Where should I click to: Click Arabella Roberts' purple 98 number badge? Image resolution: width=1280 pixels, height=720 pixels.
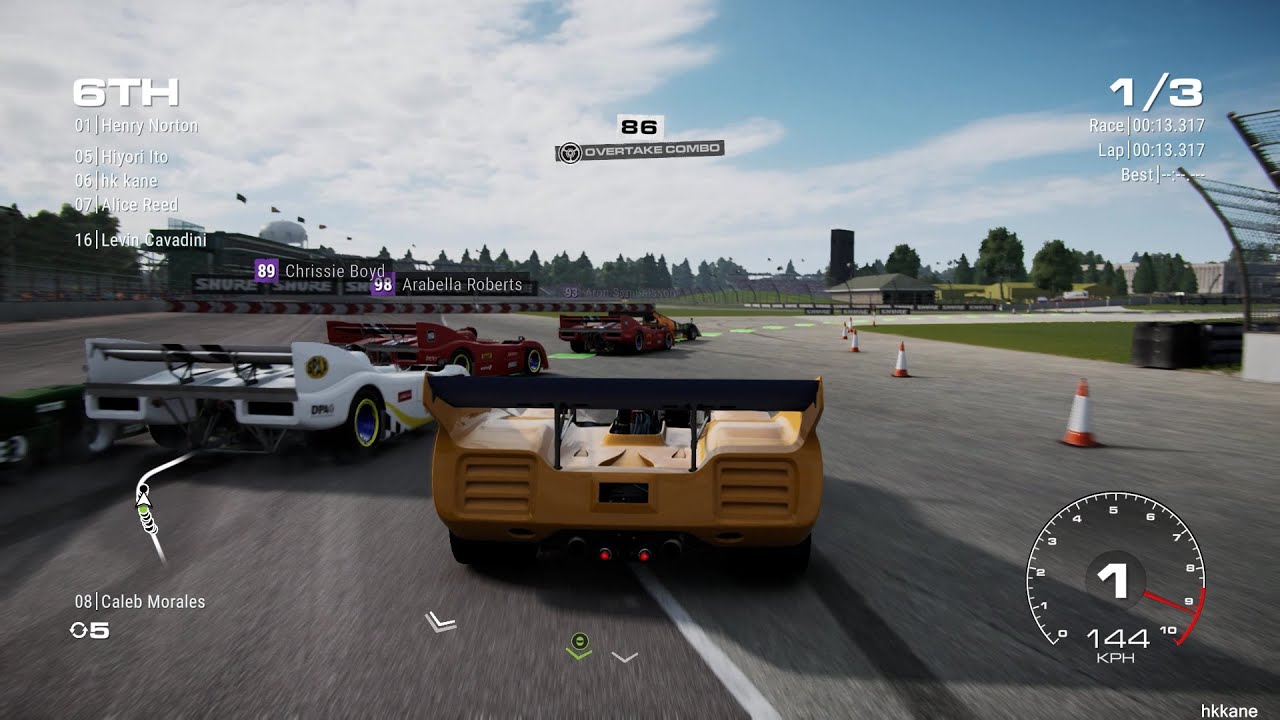382,285
